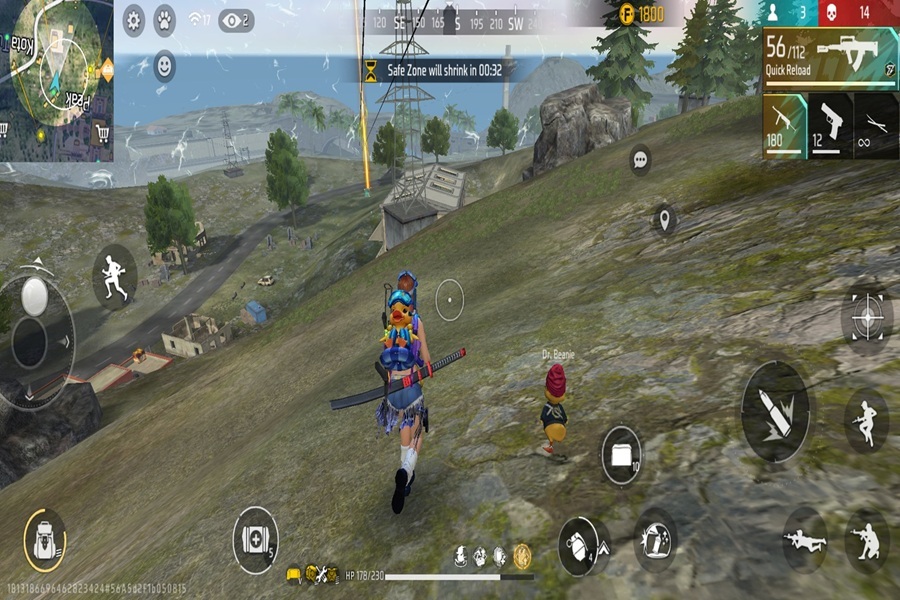The width and height of the screenshot is (900, 600).
Task: Aim down sights with crosshair button
Action: click(866, 318)
